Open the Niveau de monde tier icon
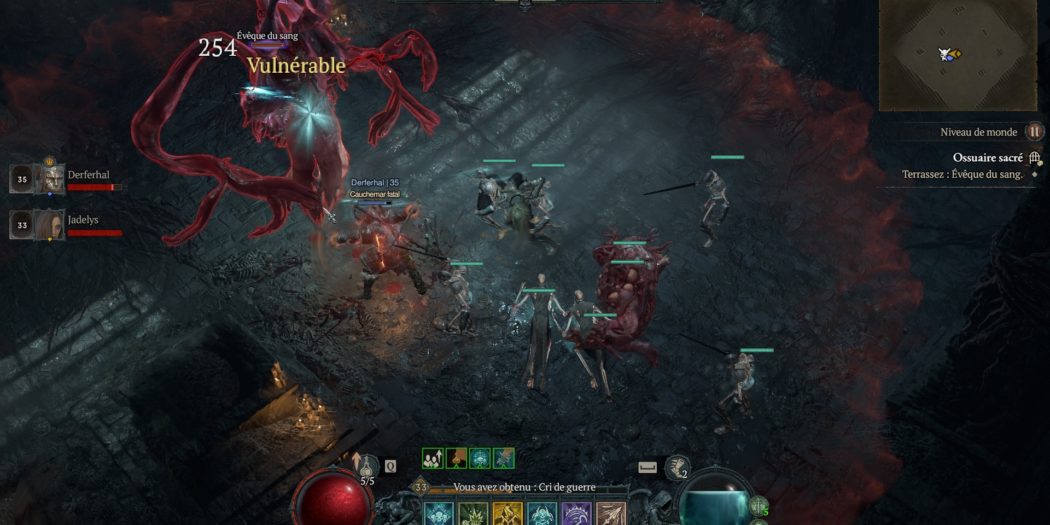1050x525 pixels. [1034, 132]
